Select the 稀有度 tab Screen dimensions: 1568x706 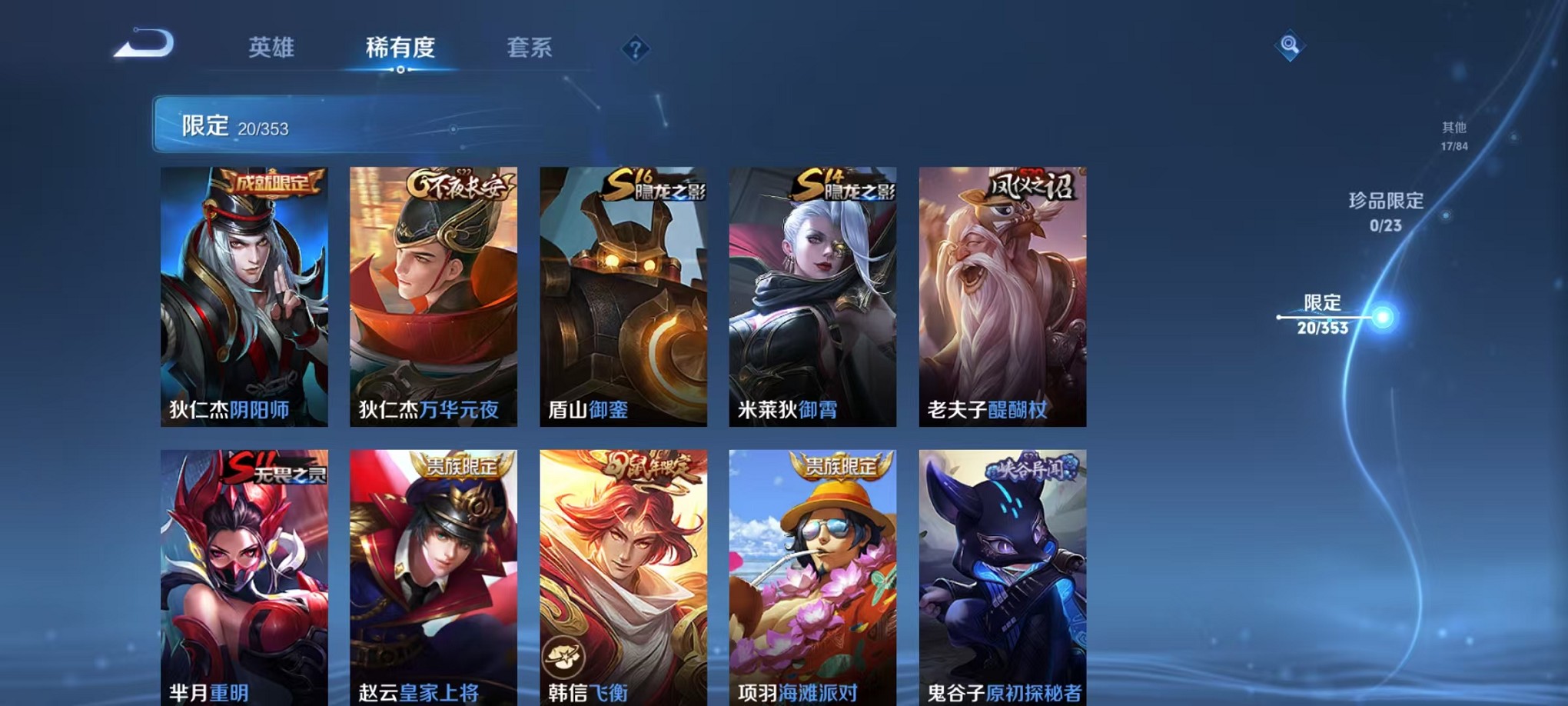click(x=400, y=48)
